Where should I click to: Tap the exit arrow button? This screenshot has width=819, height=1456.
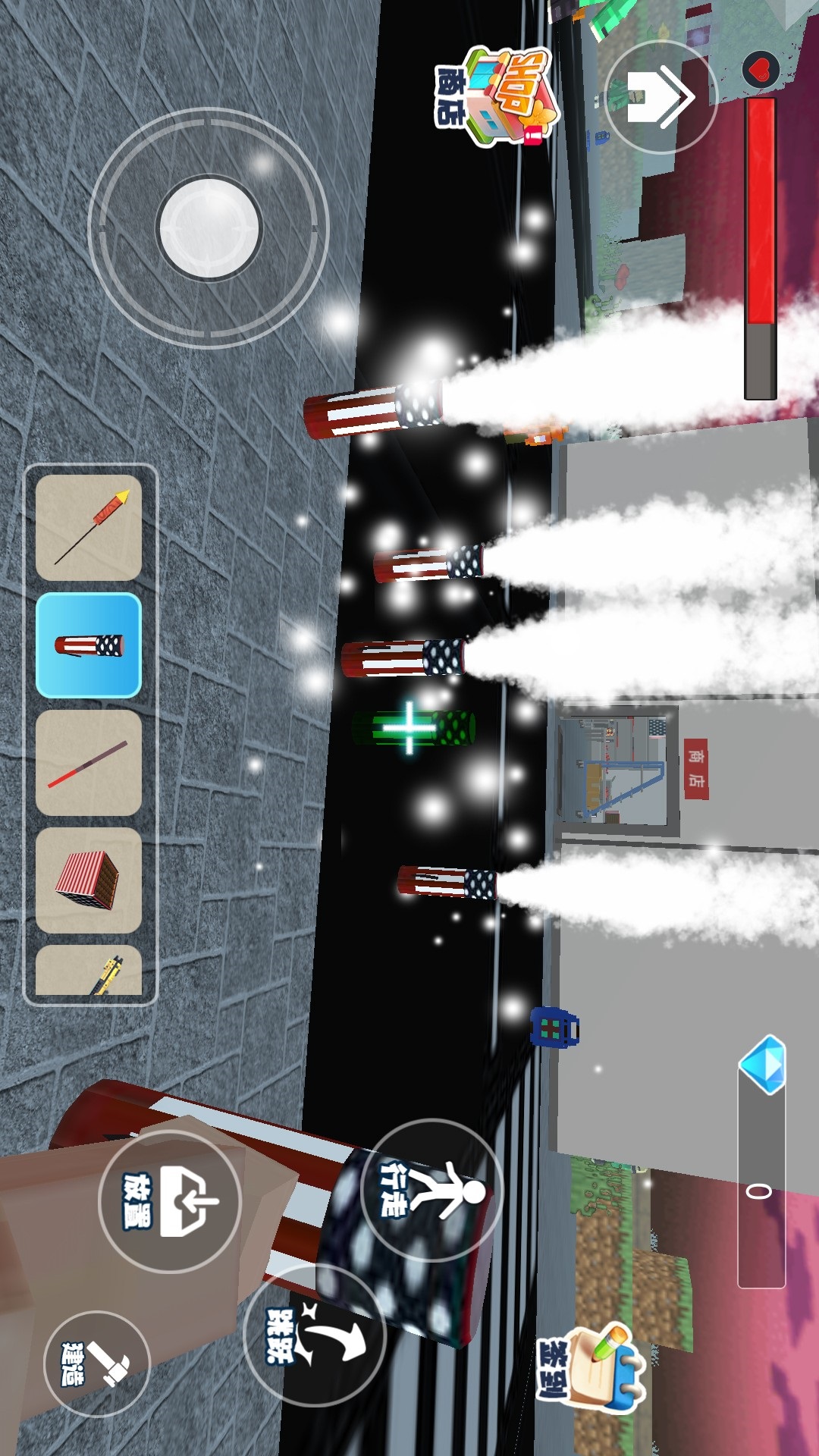pyautogui.click(x=660, y=97)
